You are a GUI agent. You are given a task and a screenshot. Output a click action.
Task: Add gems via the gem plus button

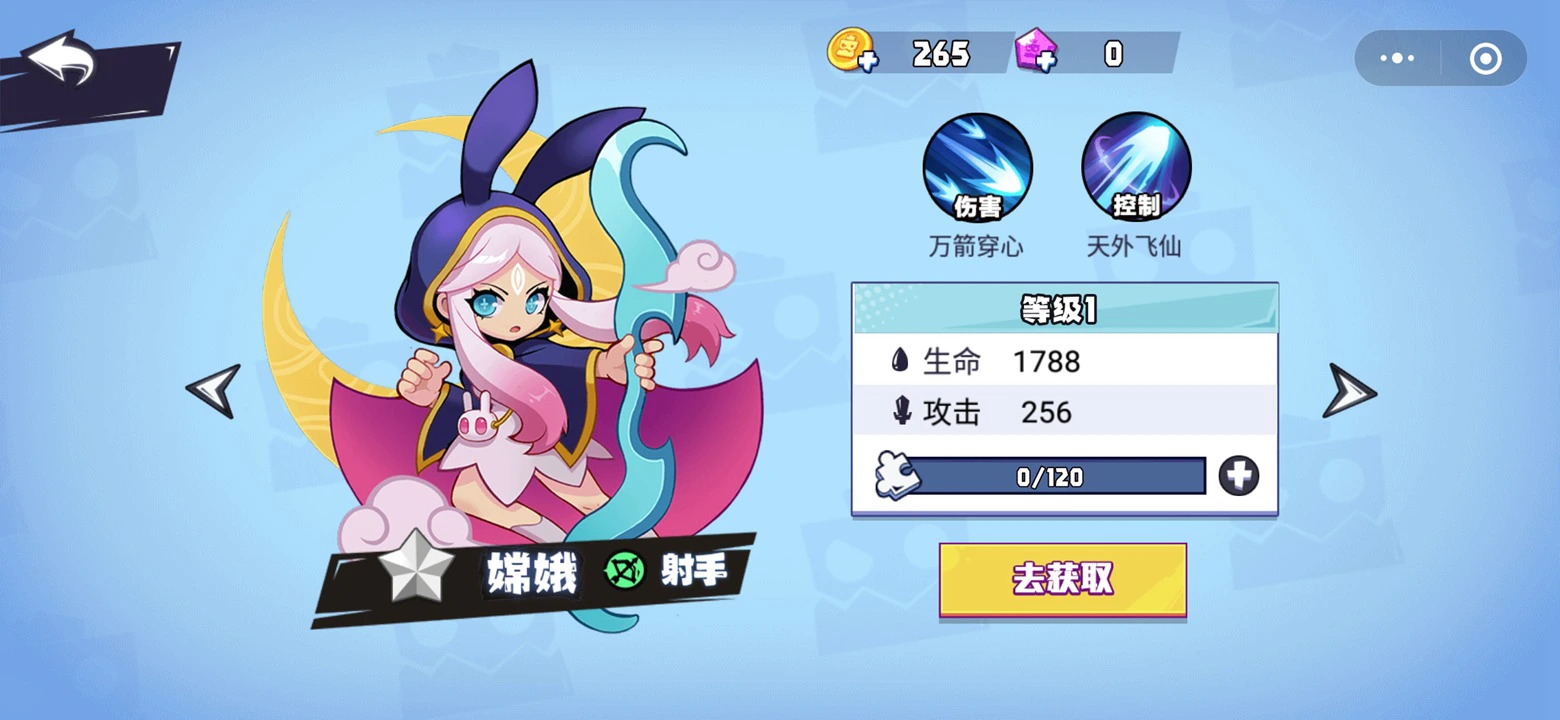click(x=1046, y=63)
